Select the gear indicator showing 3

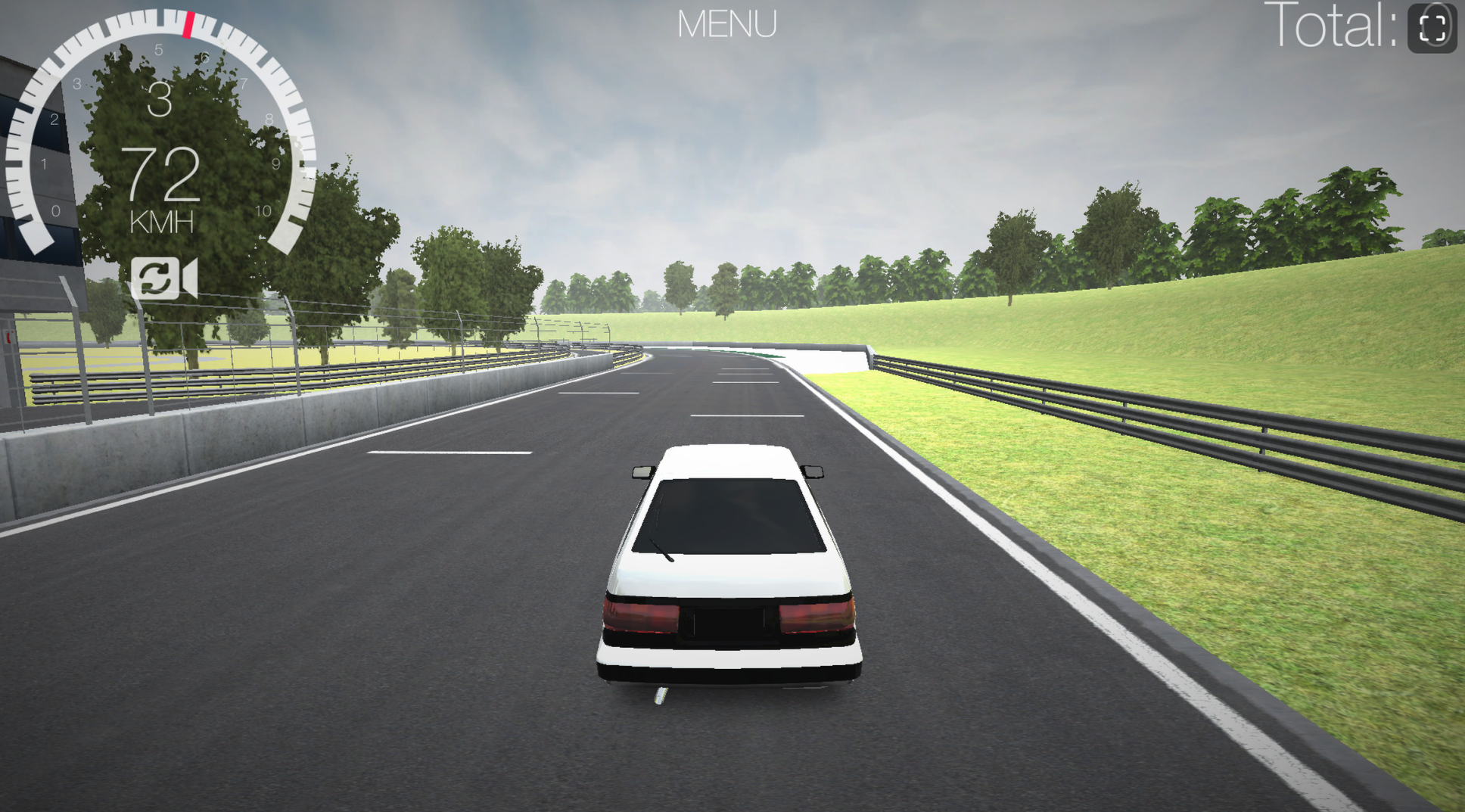(x=160, y=101)
